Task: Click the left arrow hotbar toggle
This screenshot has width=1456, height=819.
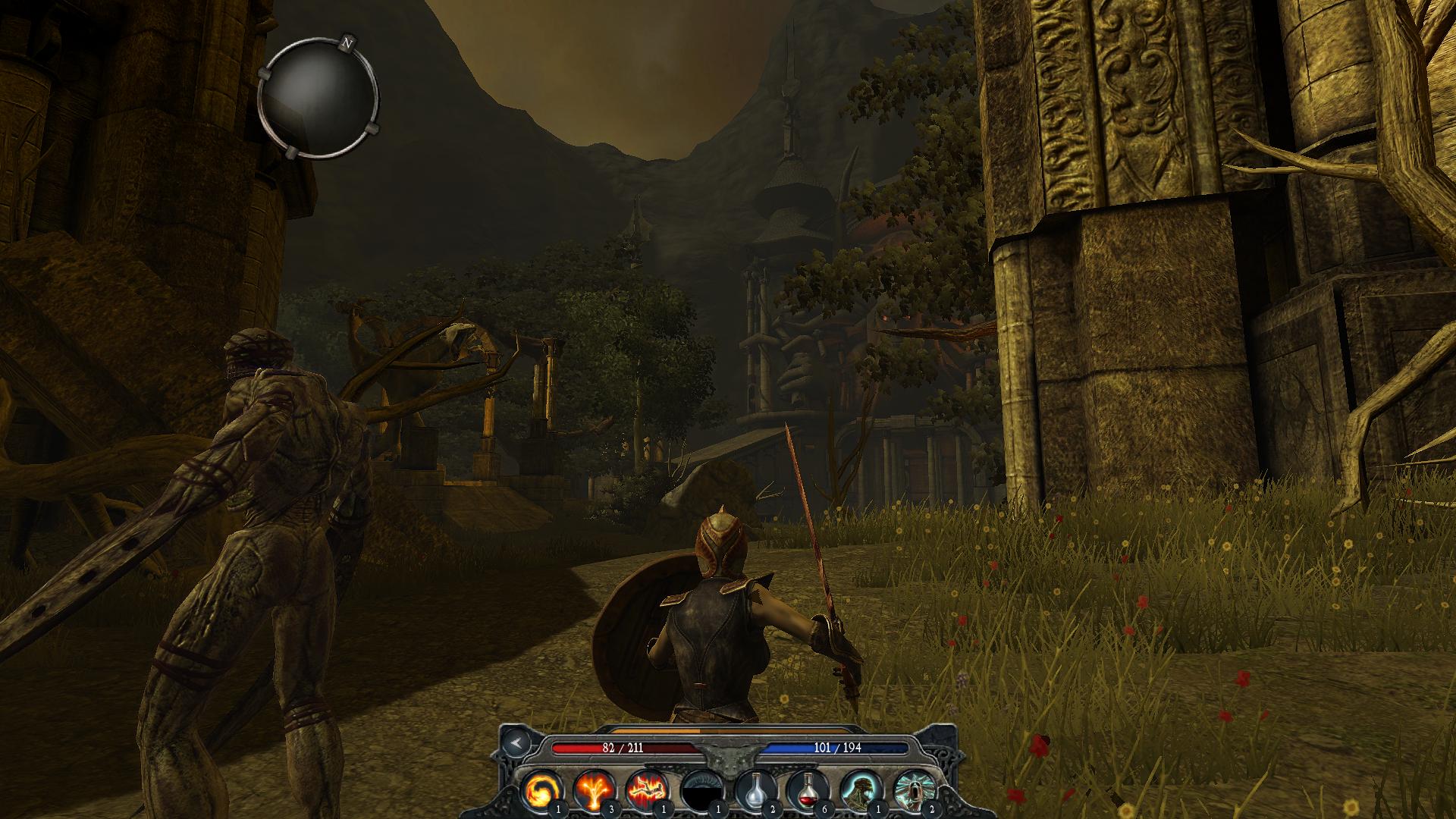Action: pyautogui.click(x=516, y=742)
